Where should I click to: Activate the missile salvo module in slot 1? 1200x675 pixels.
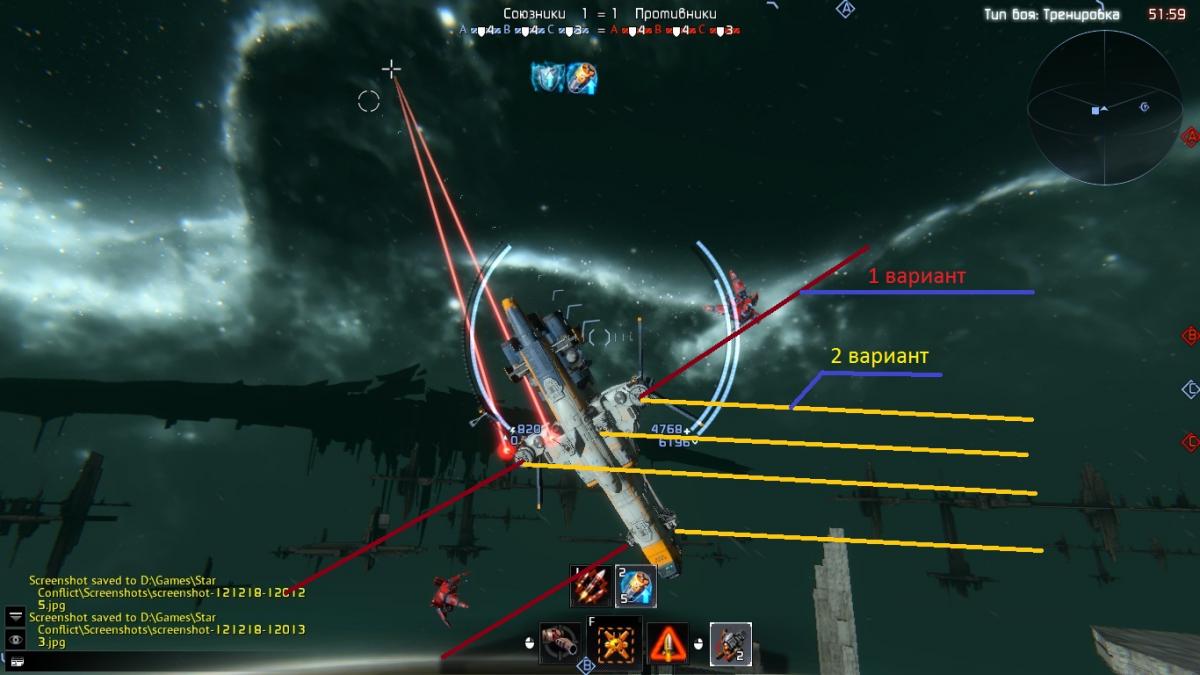coord(590,586)
